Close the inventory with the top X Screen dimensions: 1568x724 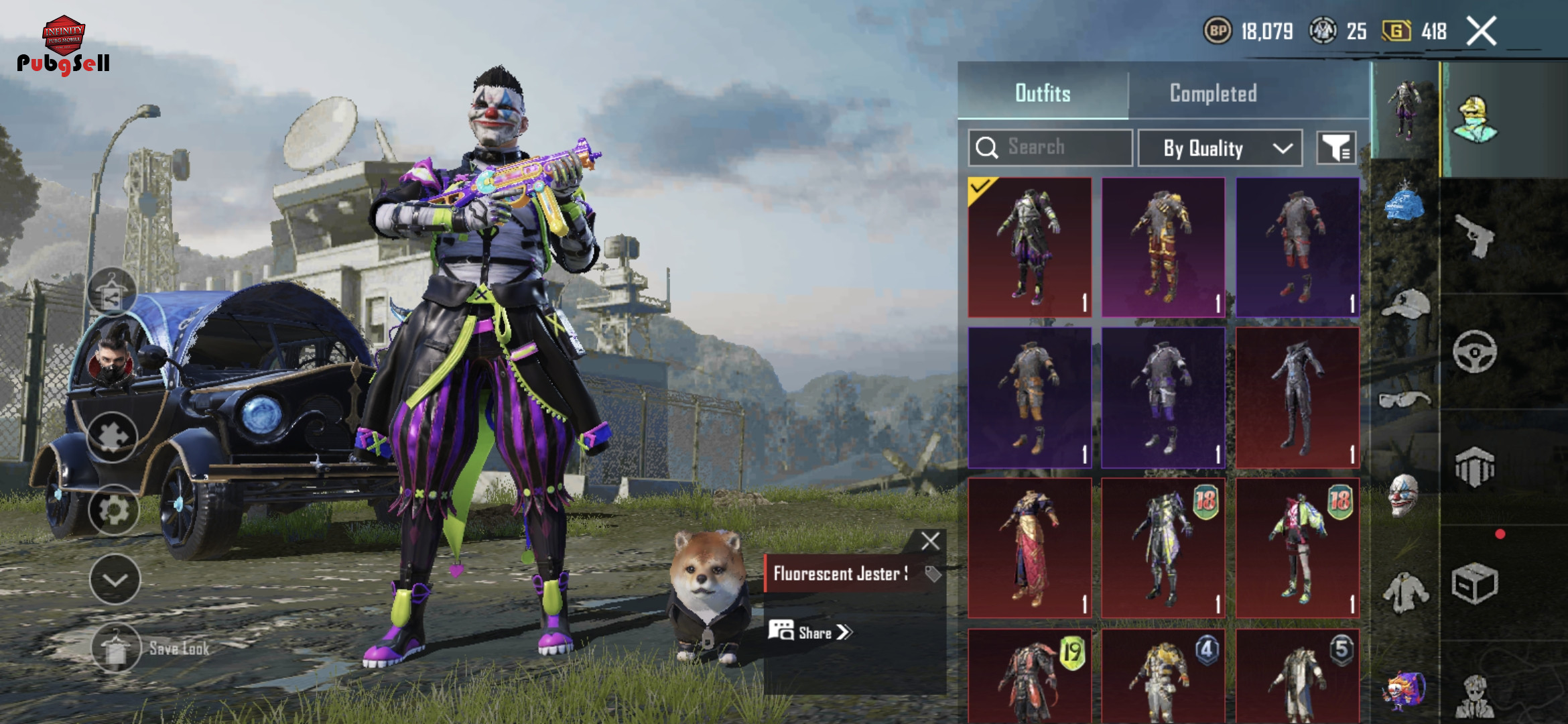(1482, 31)
